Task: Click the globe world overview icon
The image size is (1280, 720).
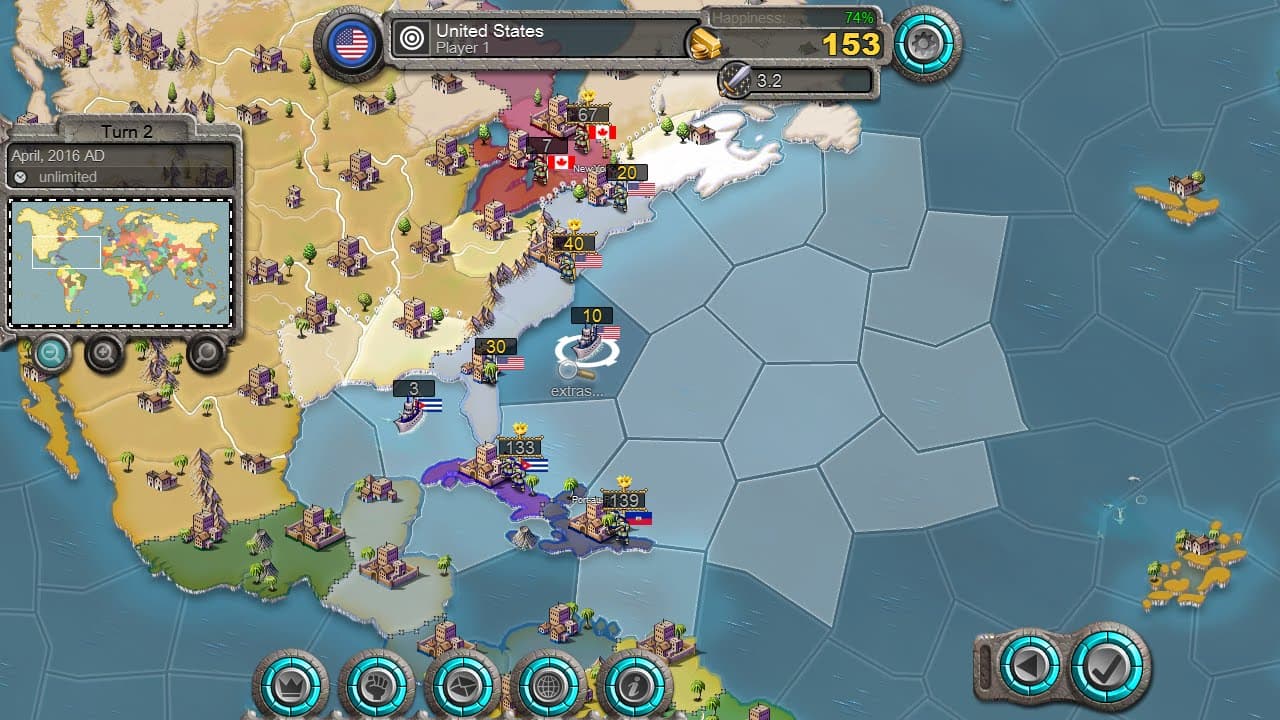Action: point(549,687)
